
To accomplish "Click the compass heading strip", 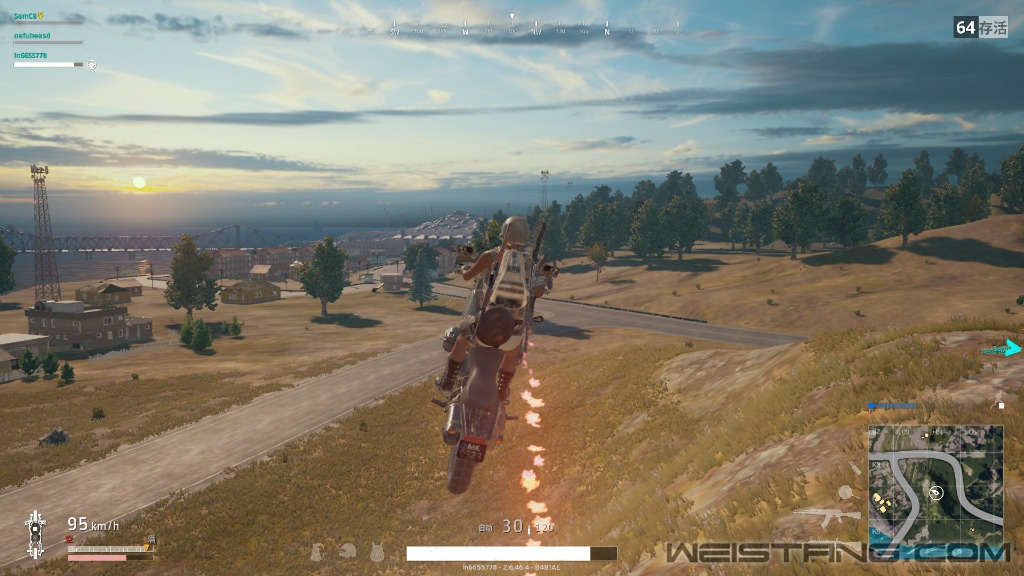I will point(512,30).
